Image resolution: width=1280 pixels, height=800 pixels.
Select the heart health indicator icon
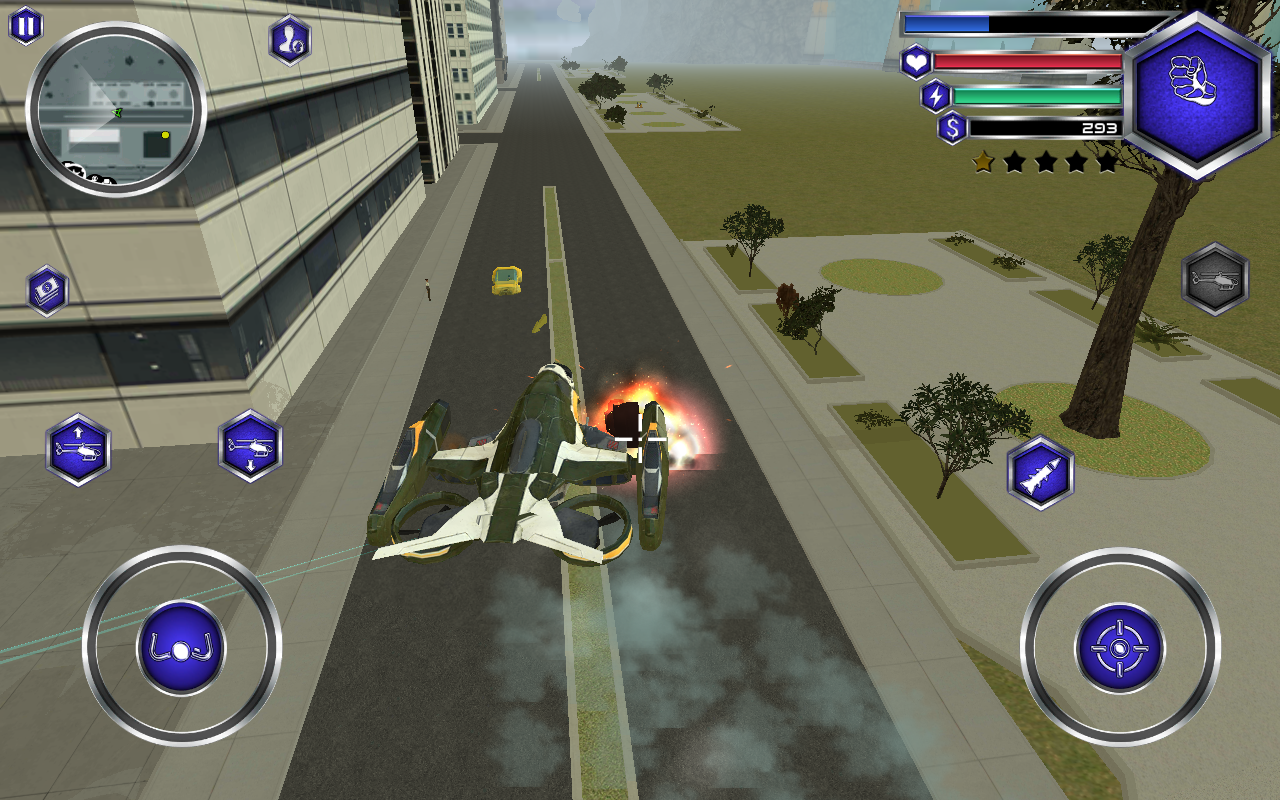coord(916,62)
